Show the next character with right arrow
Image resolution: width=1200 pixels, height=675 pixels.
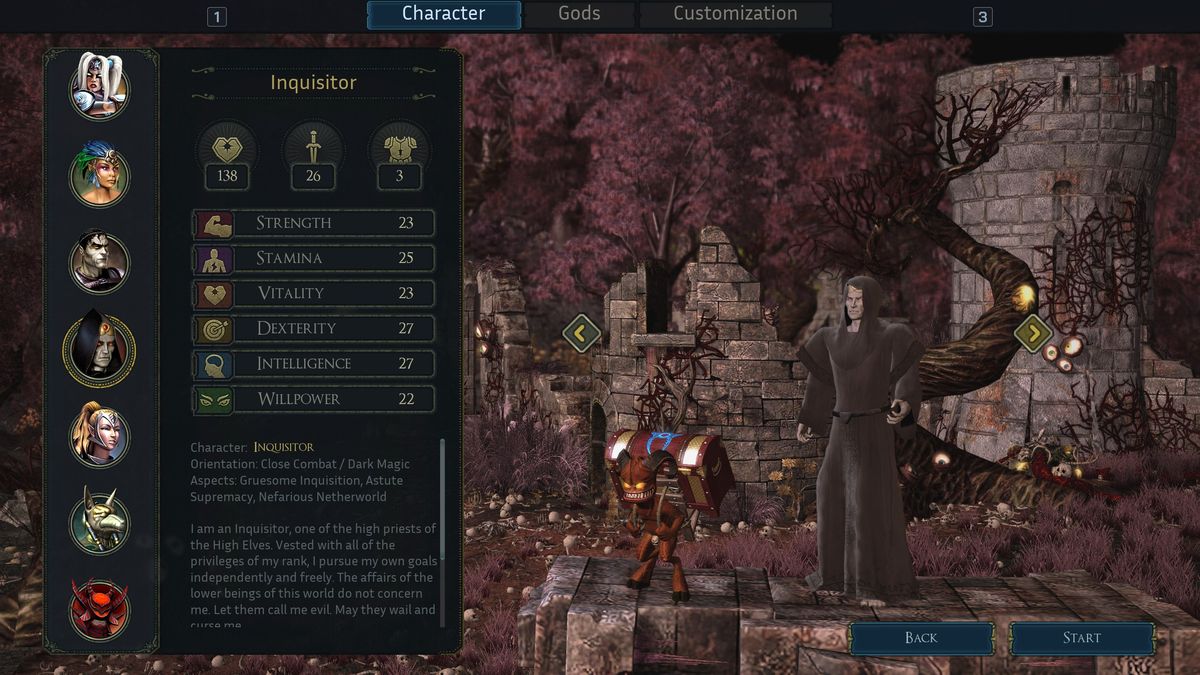pos(1033,333)
